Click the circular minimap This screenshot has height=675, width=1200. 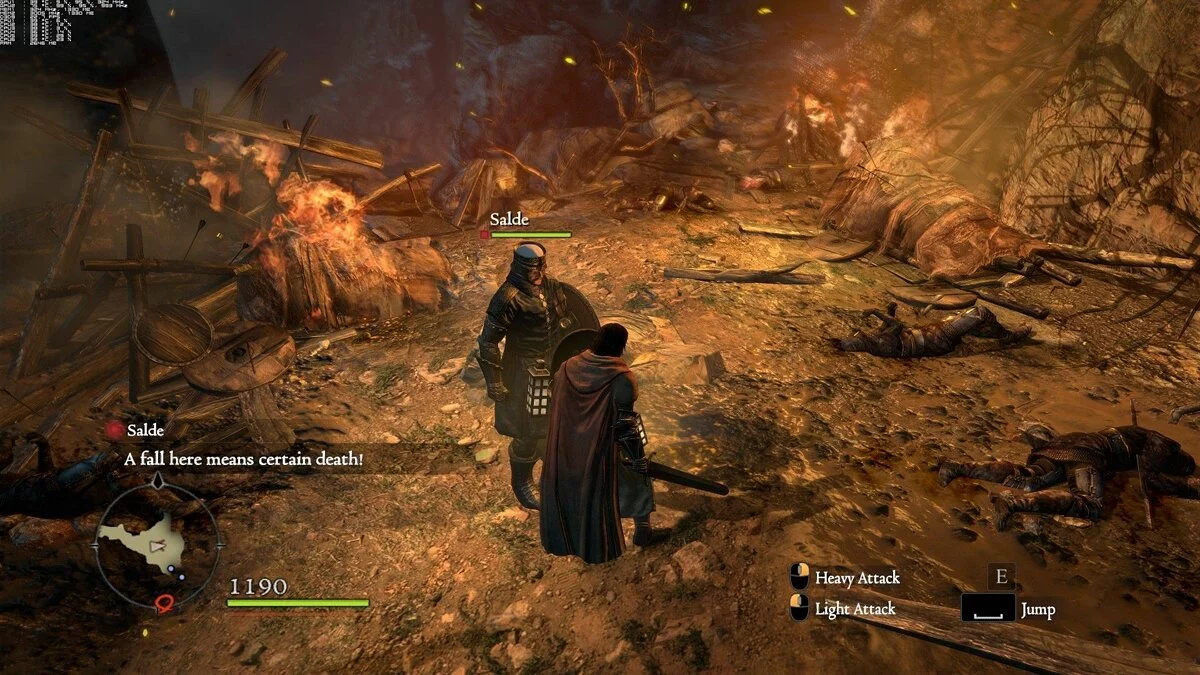156,546
